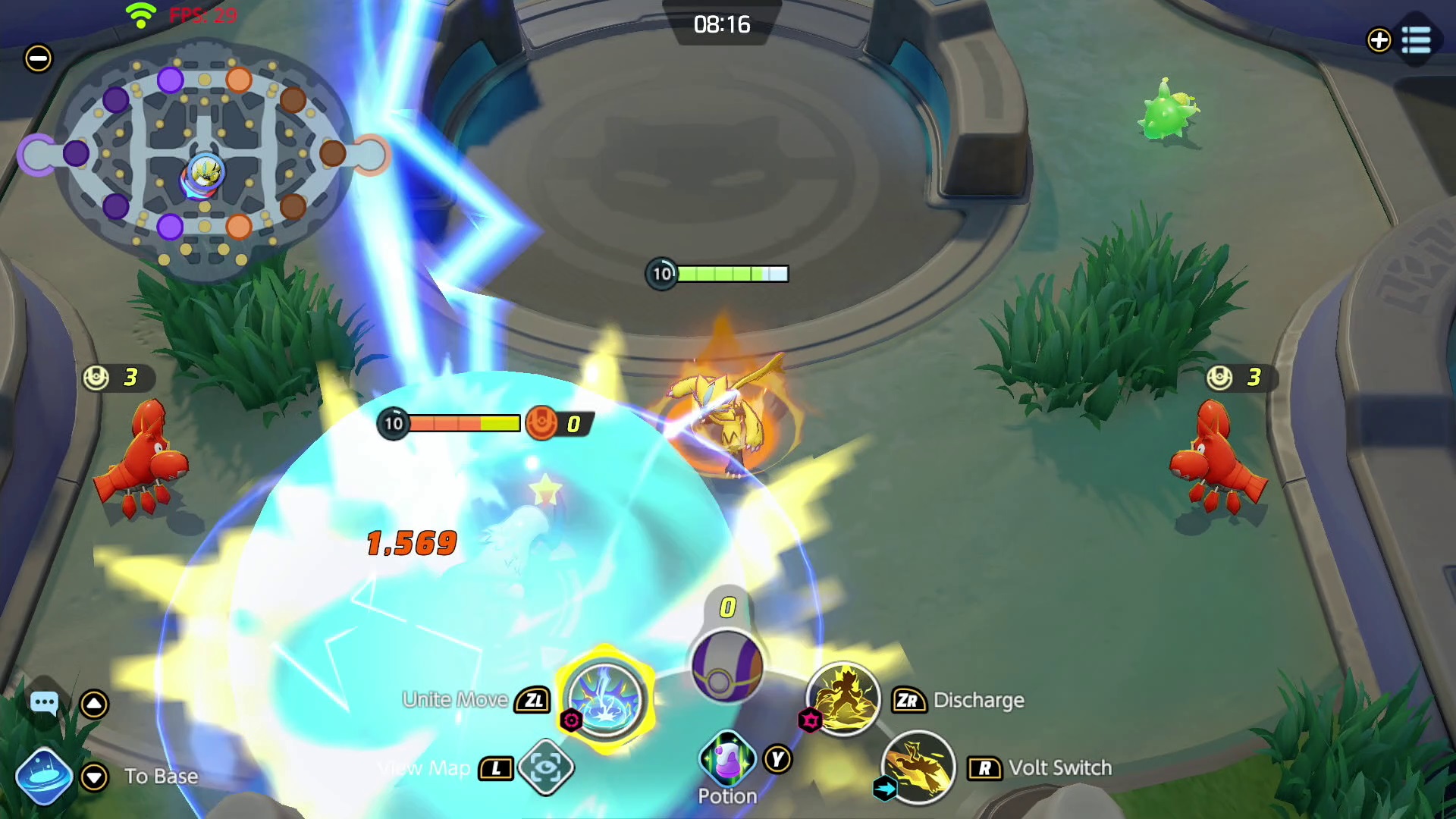Tap your player icon on the minimap
Image resolution: width=1456 pixels, height=819 pixels.
coord(202,173)
